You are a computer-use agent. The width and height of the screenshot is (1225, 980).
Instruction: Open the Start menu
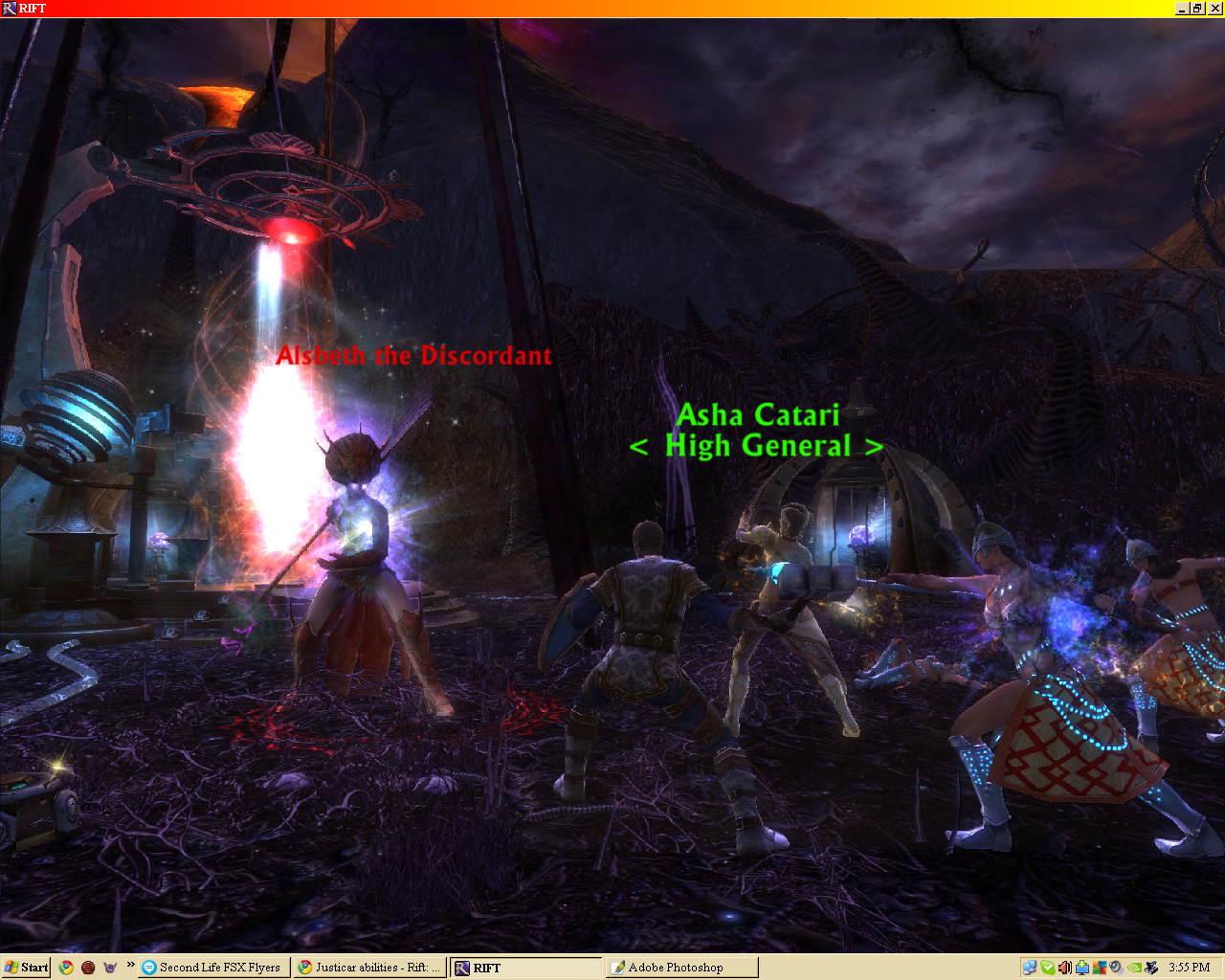[x=24, y=968]
